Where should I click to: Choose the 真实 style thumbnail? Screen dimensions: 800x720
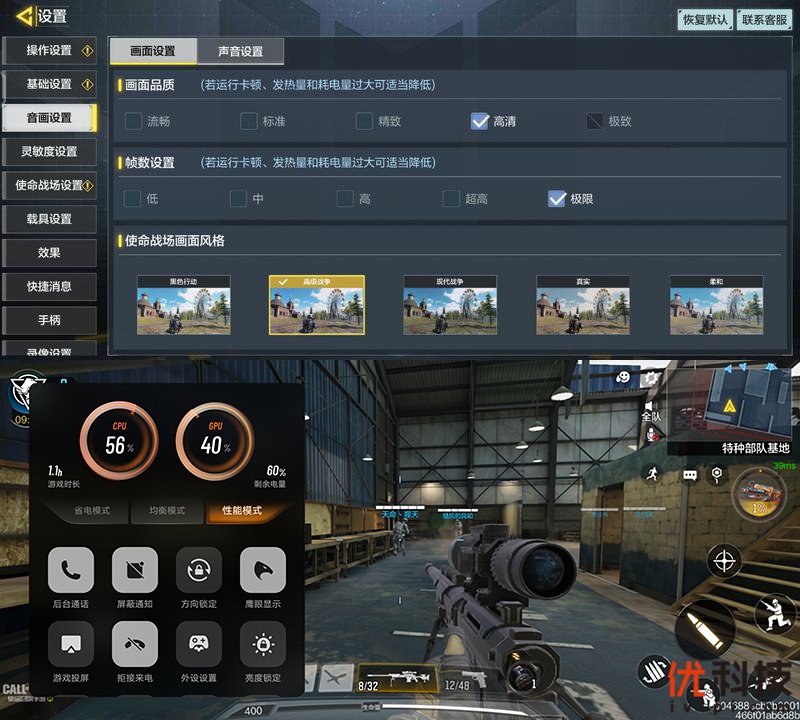tap(583, 305)
